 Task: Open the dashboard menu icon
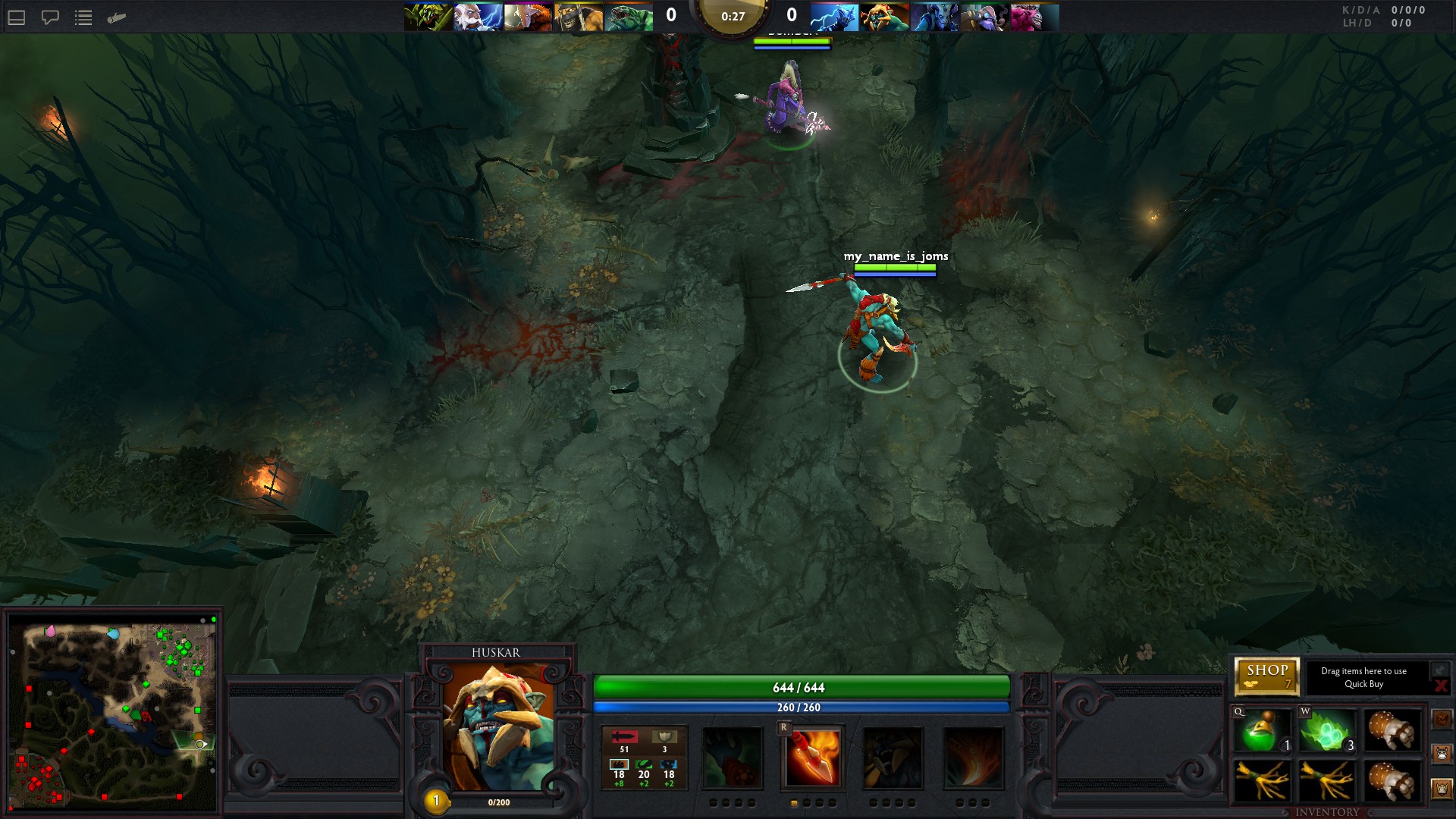coord(17,17)
